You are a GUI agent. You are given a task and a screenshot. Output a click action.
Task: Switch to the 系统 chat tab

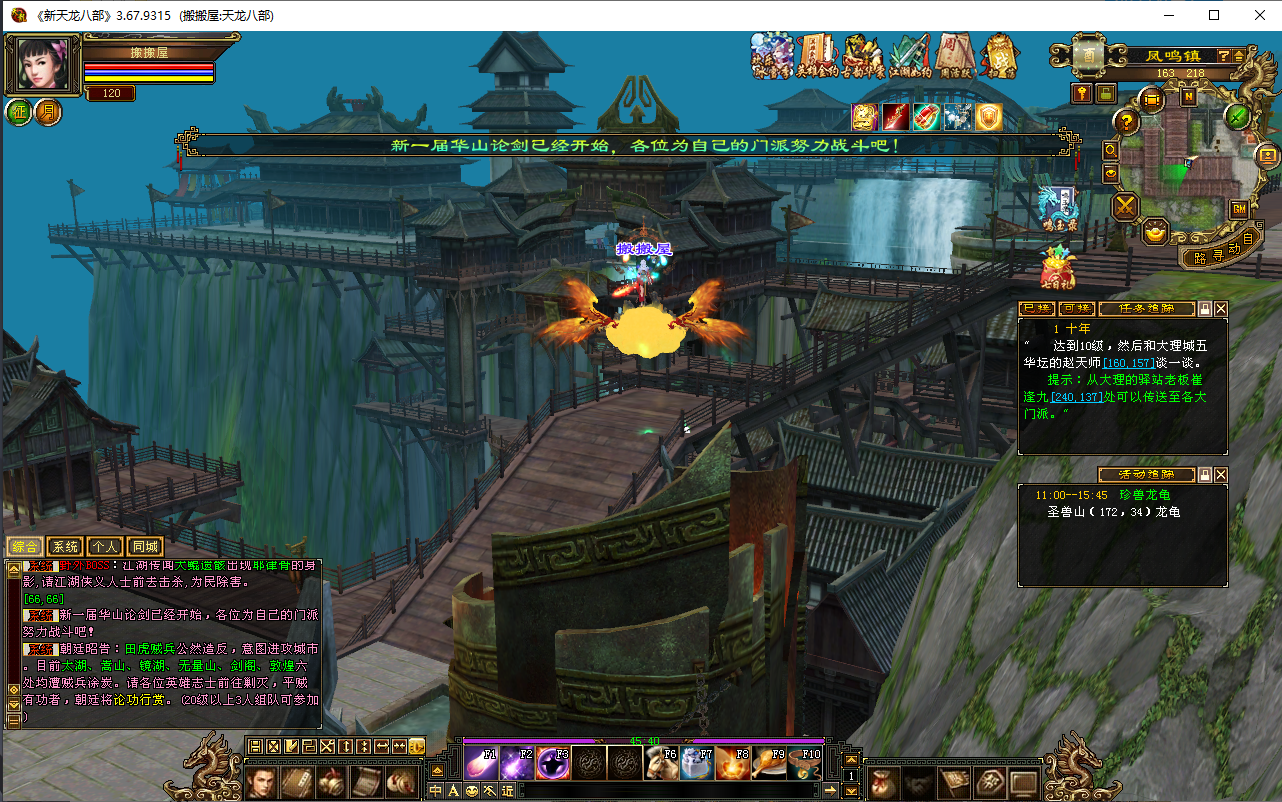pos(65,547)
